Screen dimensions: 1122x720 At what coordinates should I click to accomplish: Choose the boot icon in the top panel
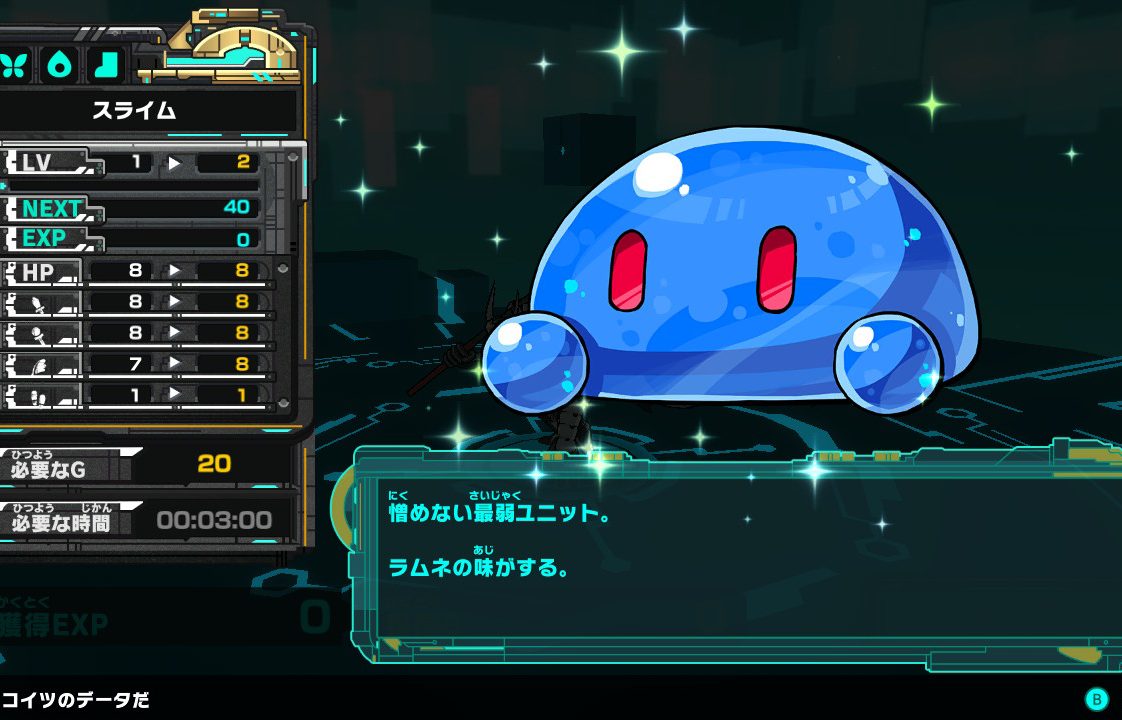click(x=105, y=65)
